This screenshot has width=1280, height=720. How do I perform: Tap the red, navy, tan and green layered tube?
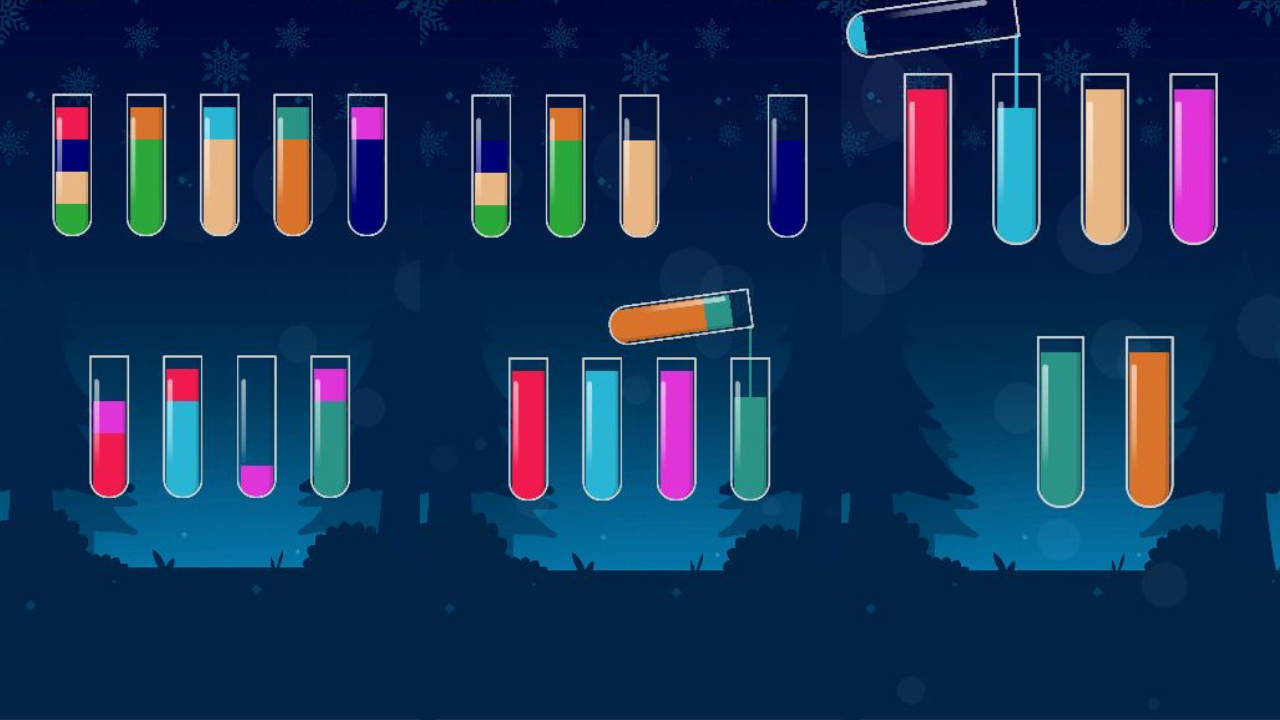point(72,165)
